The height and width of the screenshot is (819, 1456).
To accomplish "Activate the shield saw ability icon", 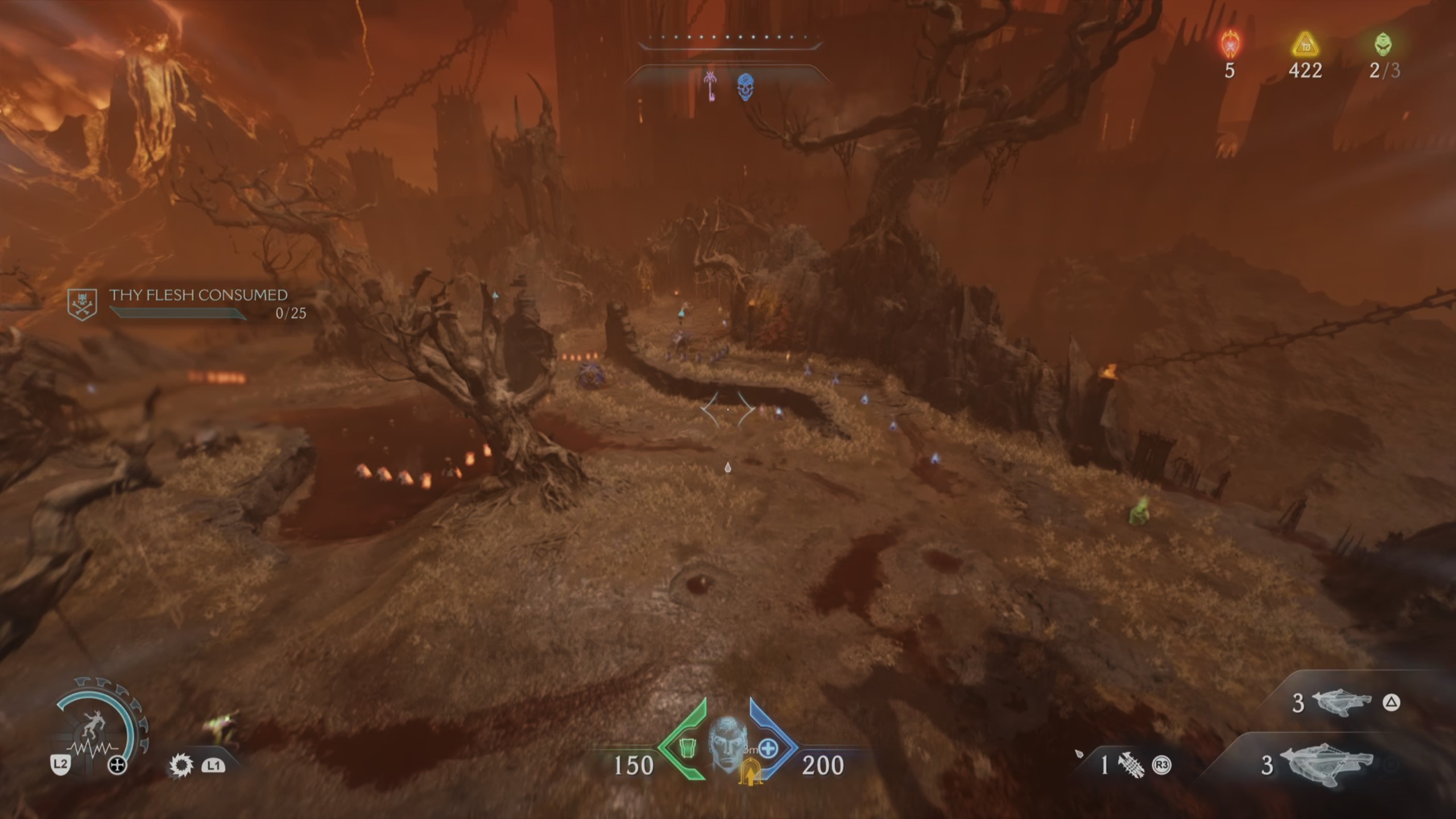I will pos(181,766).
